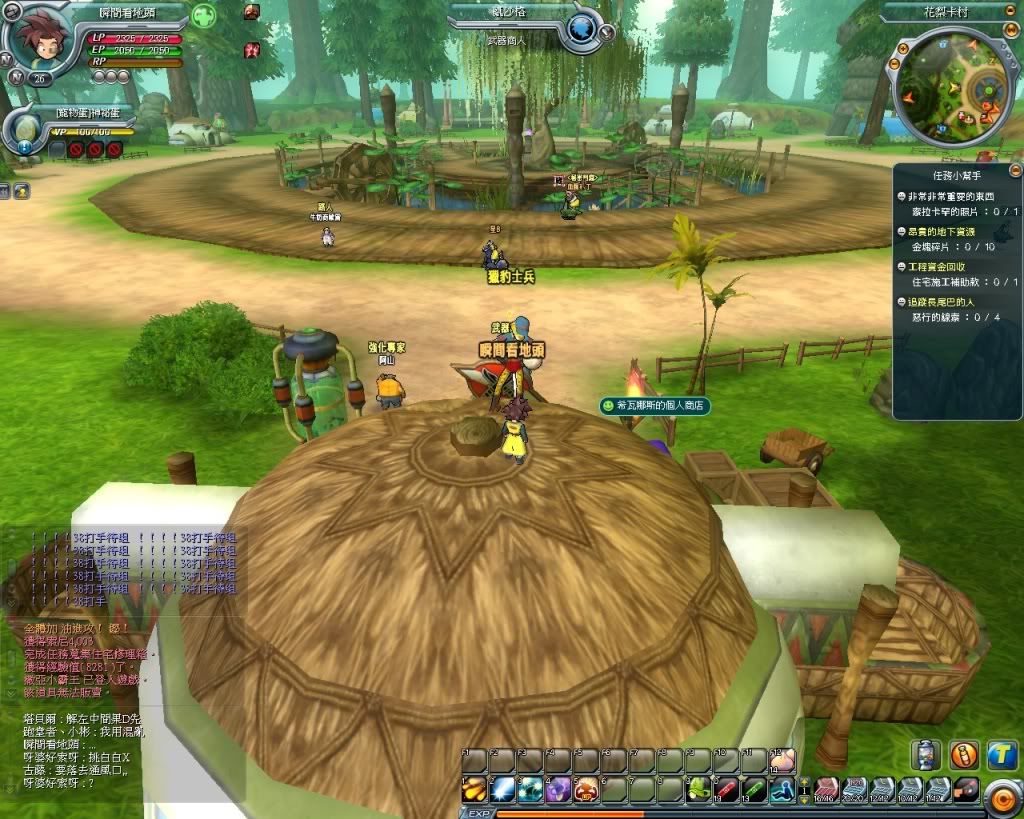The height and width of the screenshot is (819, 1024).
Task: Activate the first hotbar fire blast skill
Action: [x=474, y=788]
